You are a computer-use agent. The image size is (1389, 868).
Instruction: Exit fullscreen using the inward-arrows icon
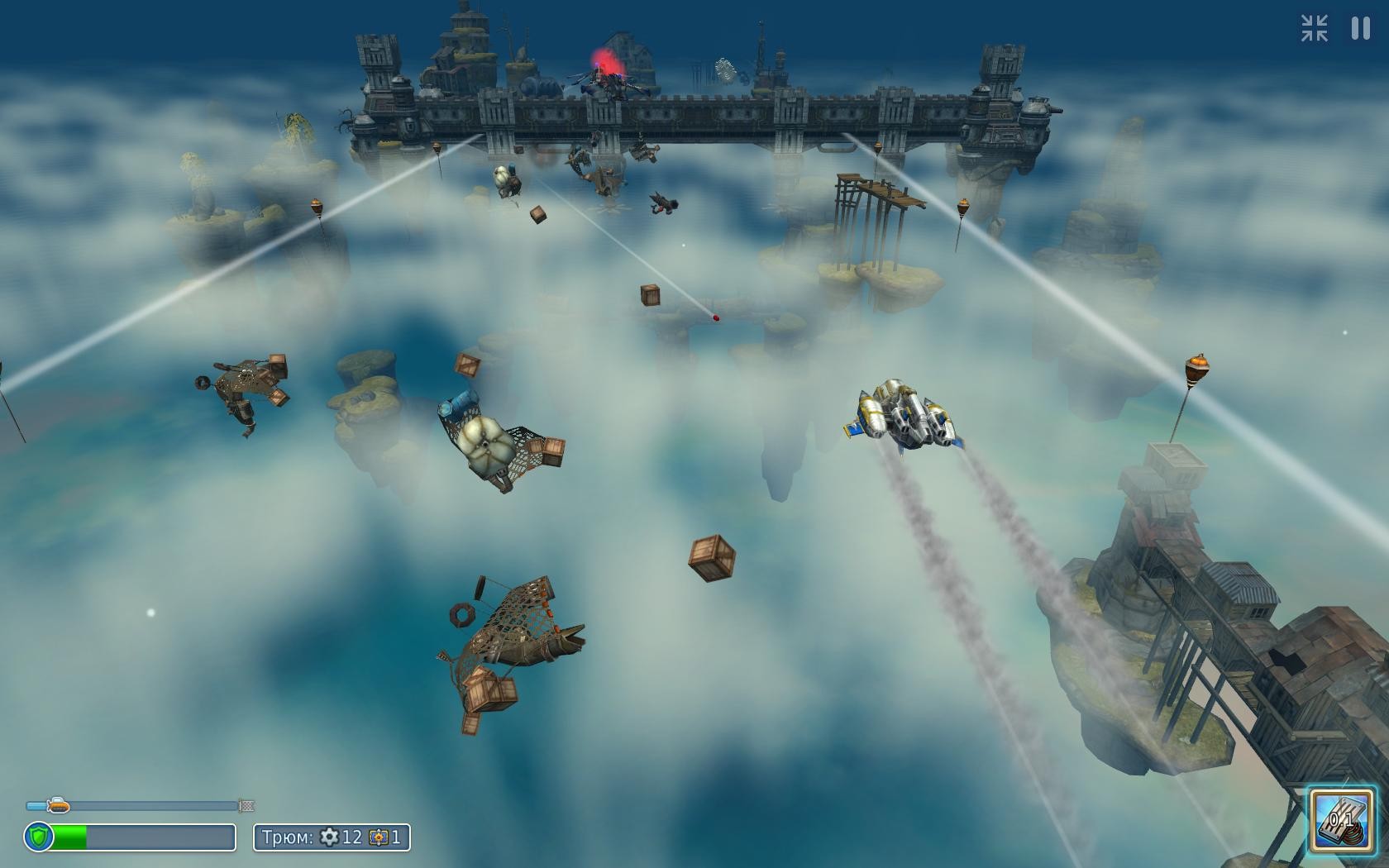pyautogui.click(x=1314, y=28)
